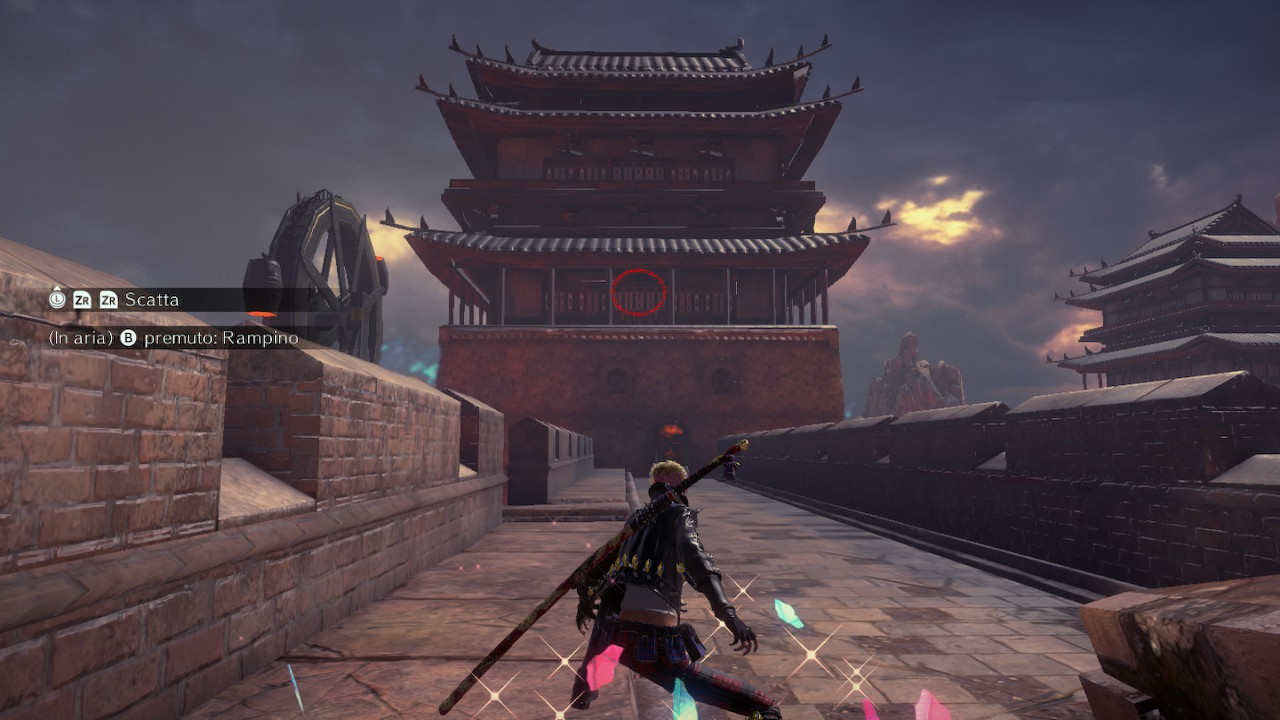Image resolution: width=1280 pixels, height=720 pixels.
Task: Click the up arrow above the stick icon
Action: click(57, 290)
